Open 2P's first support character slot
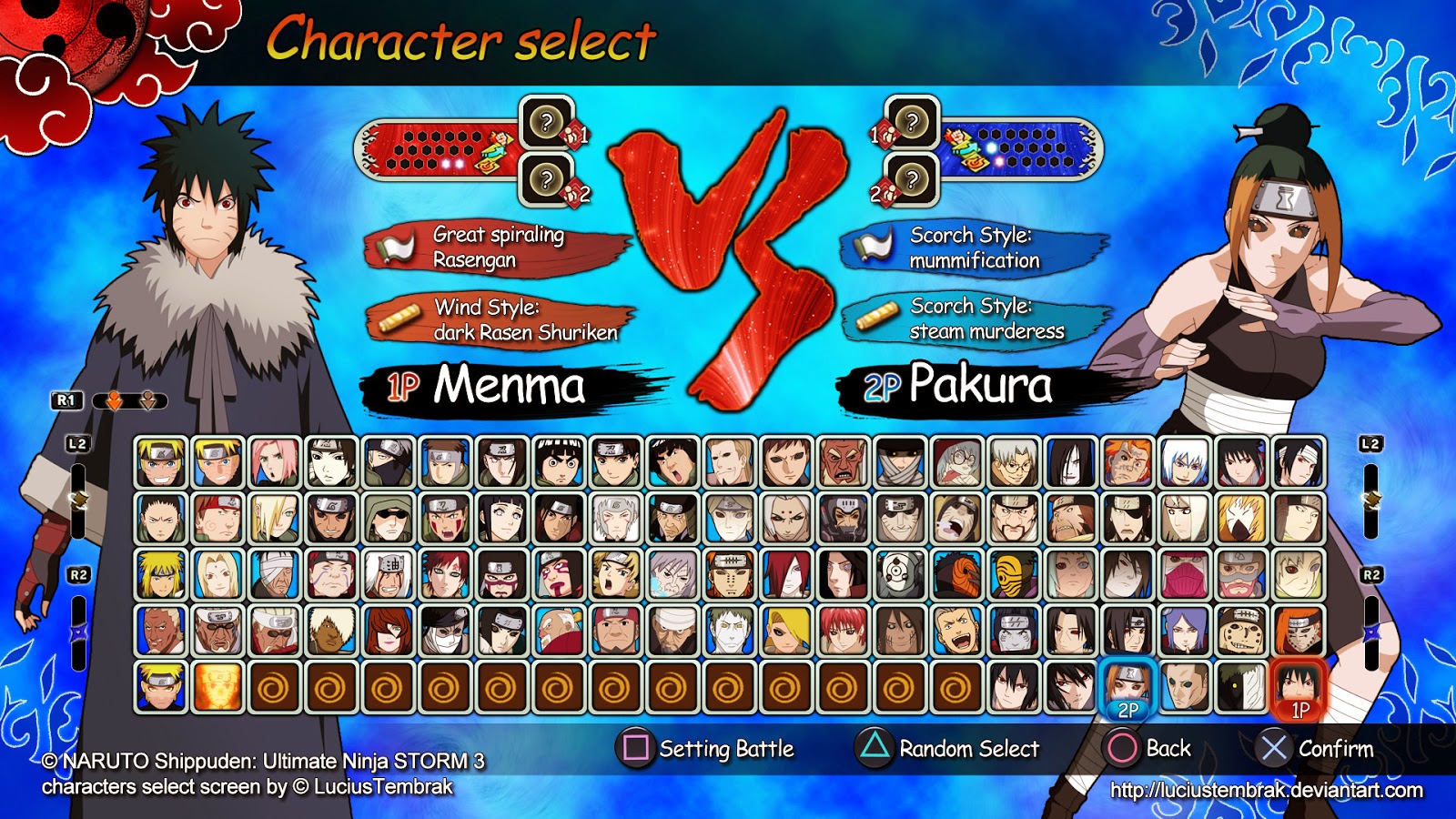Screen dimensions: 1456x819 coord(912,122)
